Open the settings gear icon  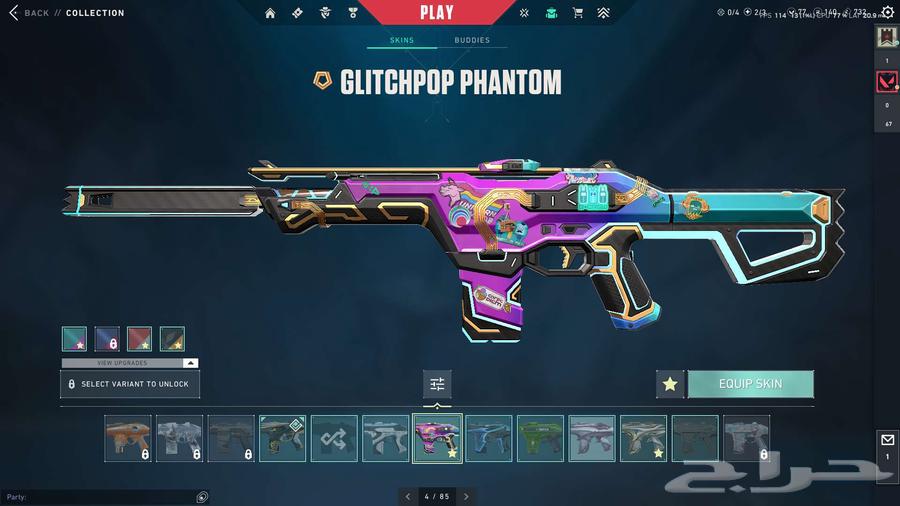[x=887, y=12]
